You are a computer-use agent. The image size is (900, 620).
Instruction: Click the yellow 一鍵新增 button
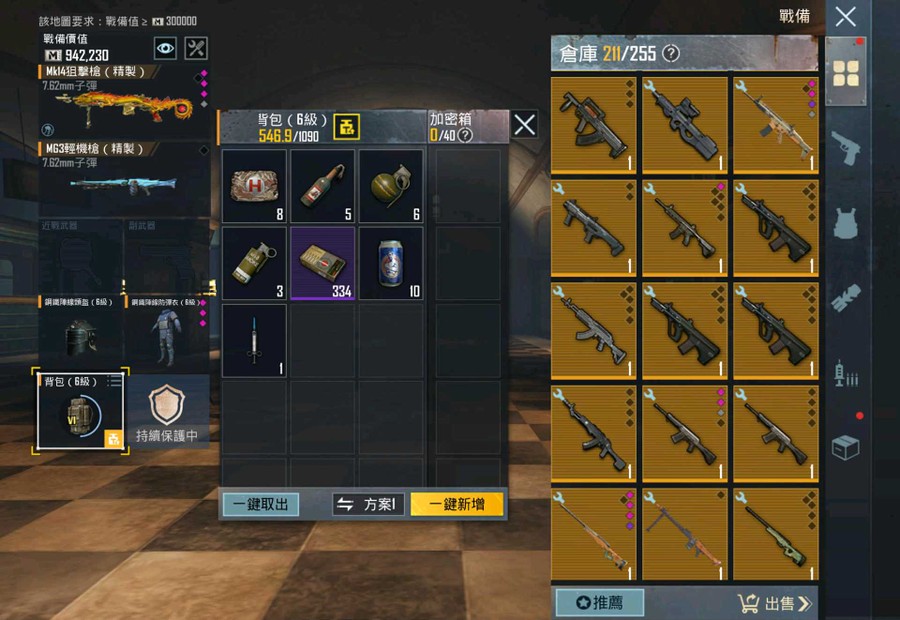coord(456,504)
